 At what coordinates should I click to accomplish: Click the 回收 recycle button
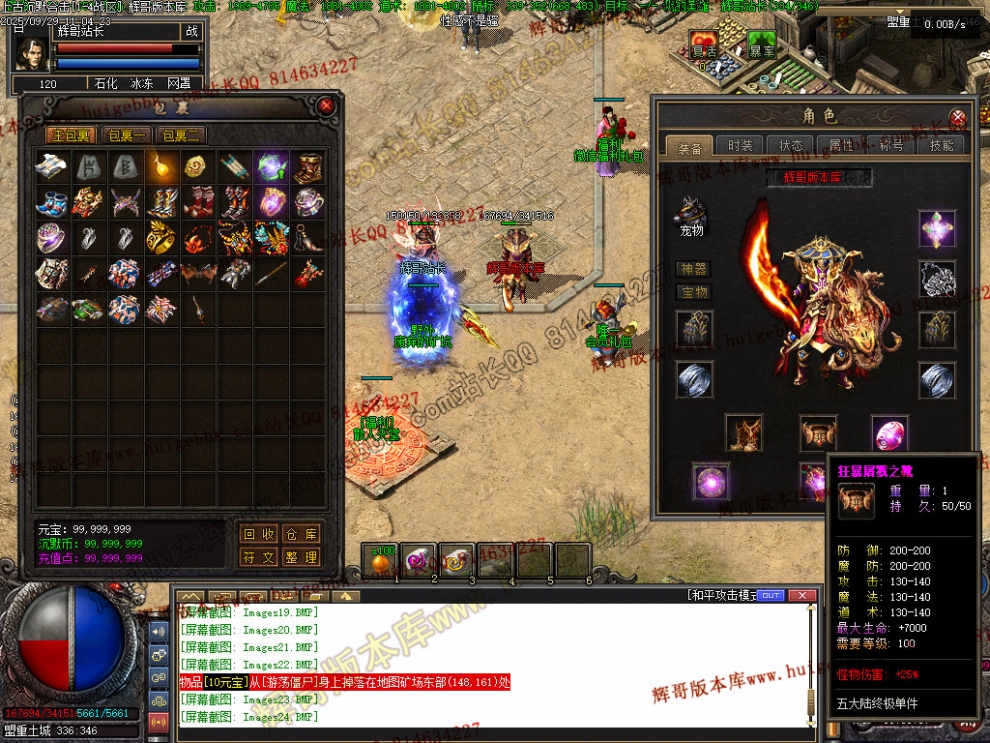point(260,534)
